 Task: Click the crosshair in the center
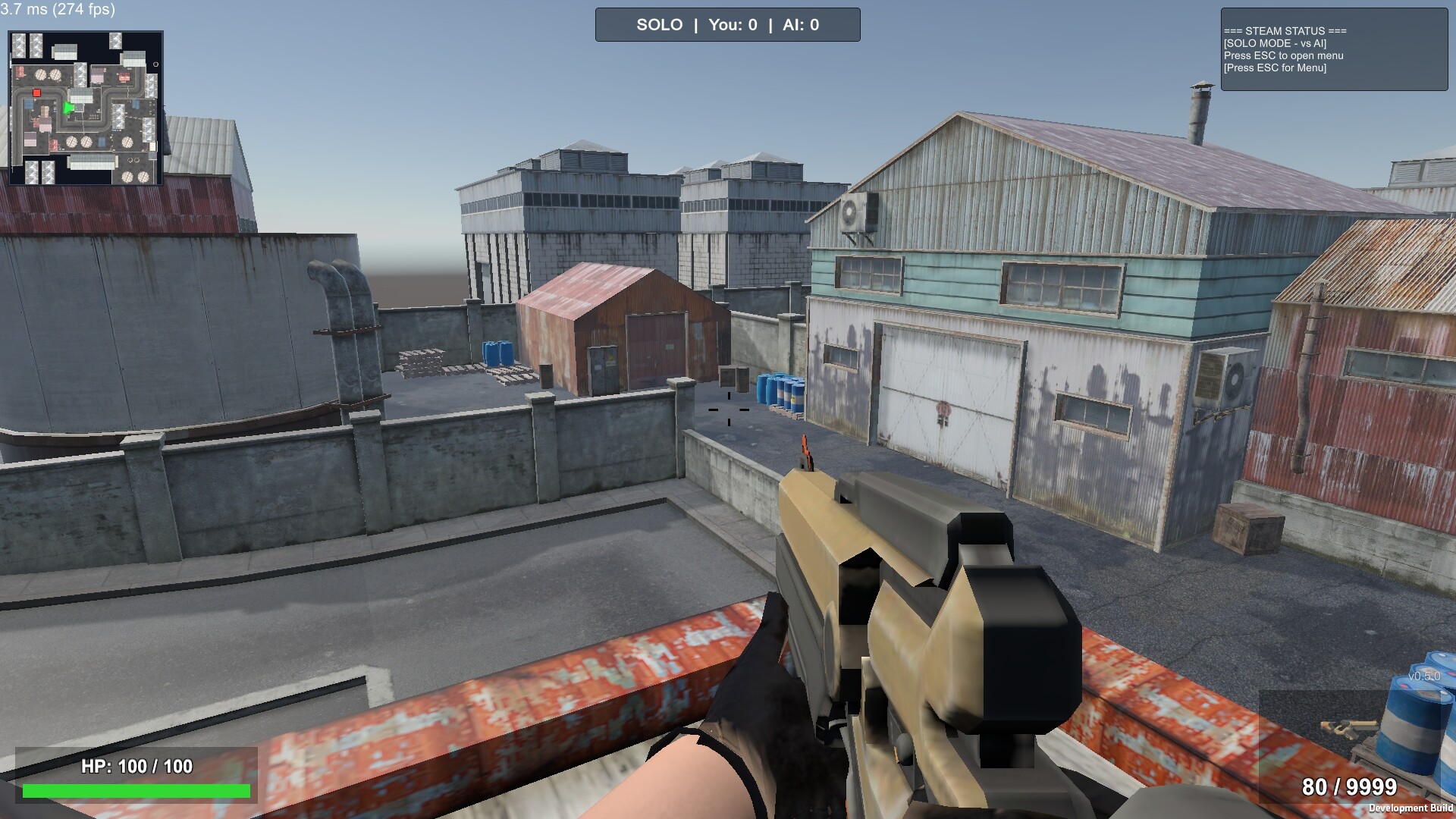click(728, 409)
